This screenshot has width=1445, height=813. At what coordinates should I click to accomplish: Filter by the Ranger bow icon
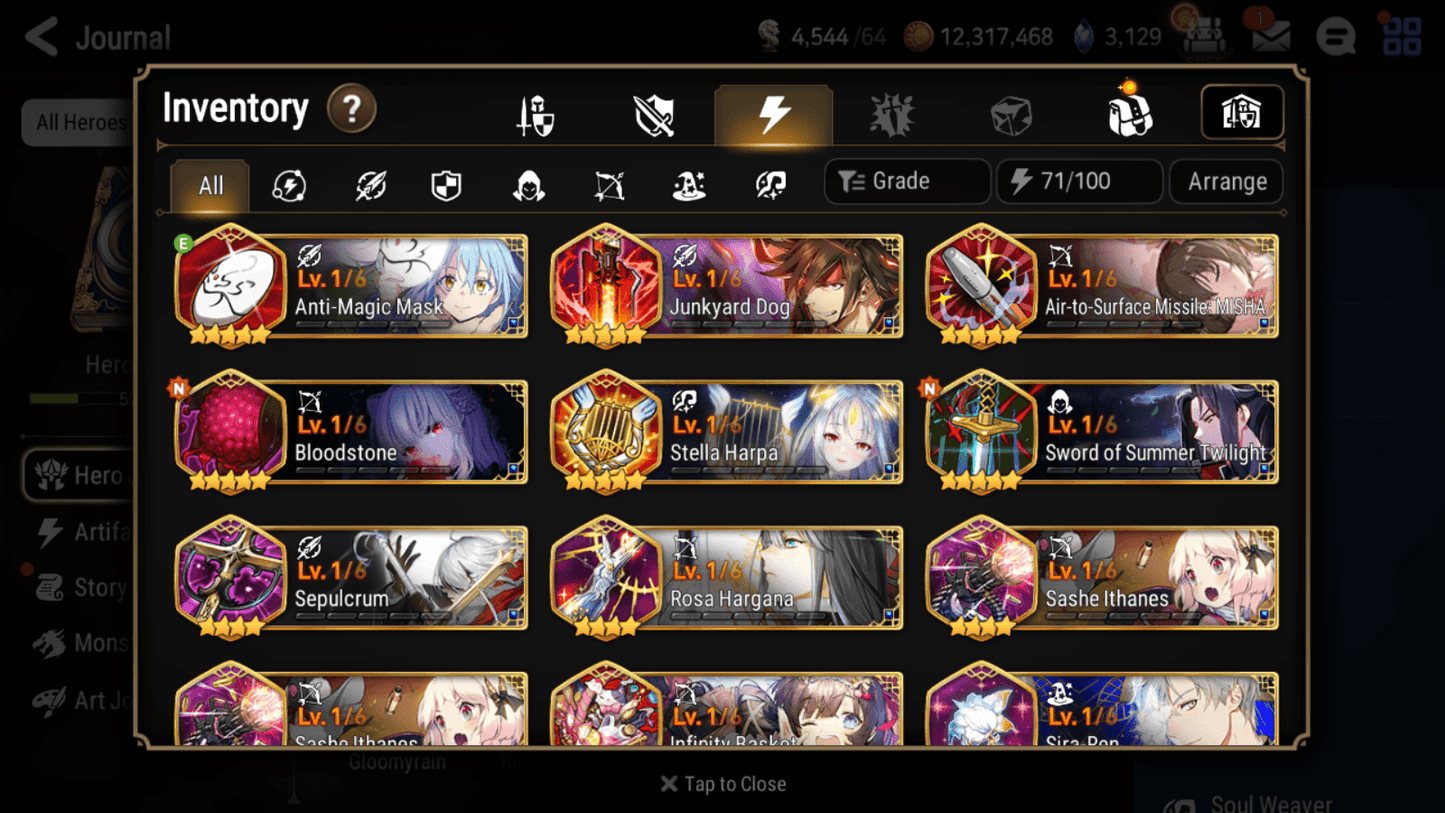(608, 181)
